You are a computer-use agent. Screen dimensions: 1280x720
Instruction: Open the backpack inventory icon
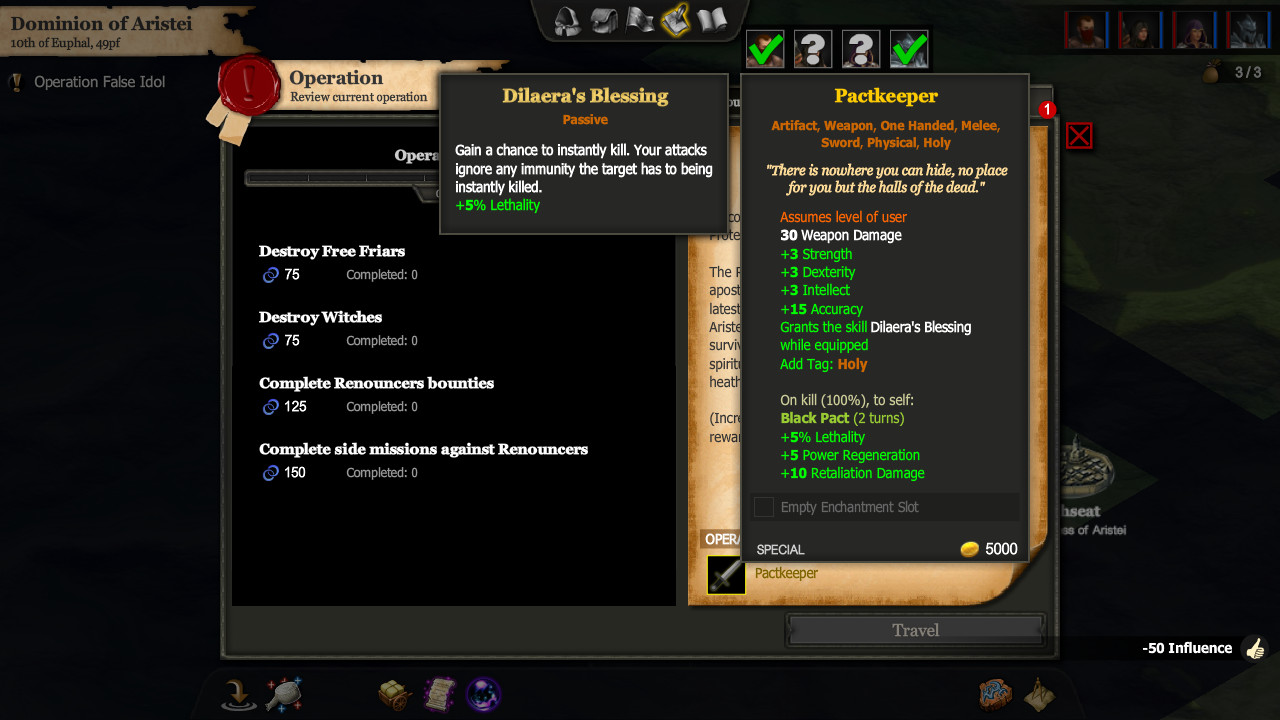[x=604, y=20]
